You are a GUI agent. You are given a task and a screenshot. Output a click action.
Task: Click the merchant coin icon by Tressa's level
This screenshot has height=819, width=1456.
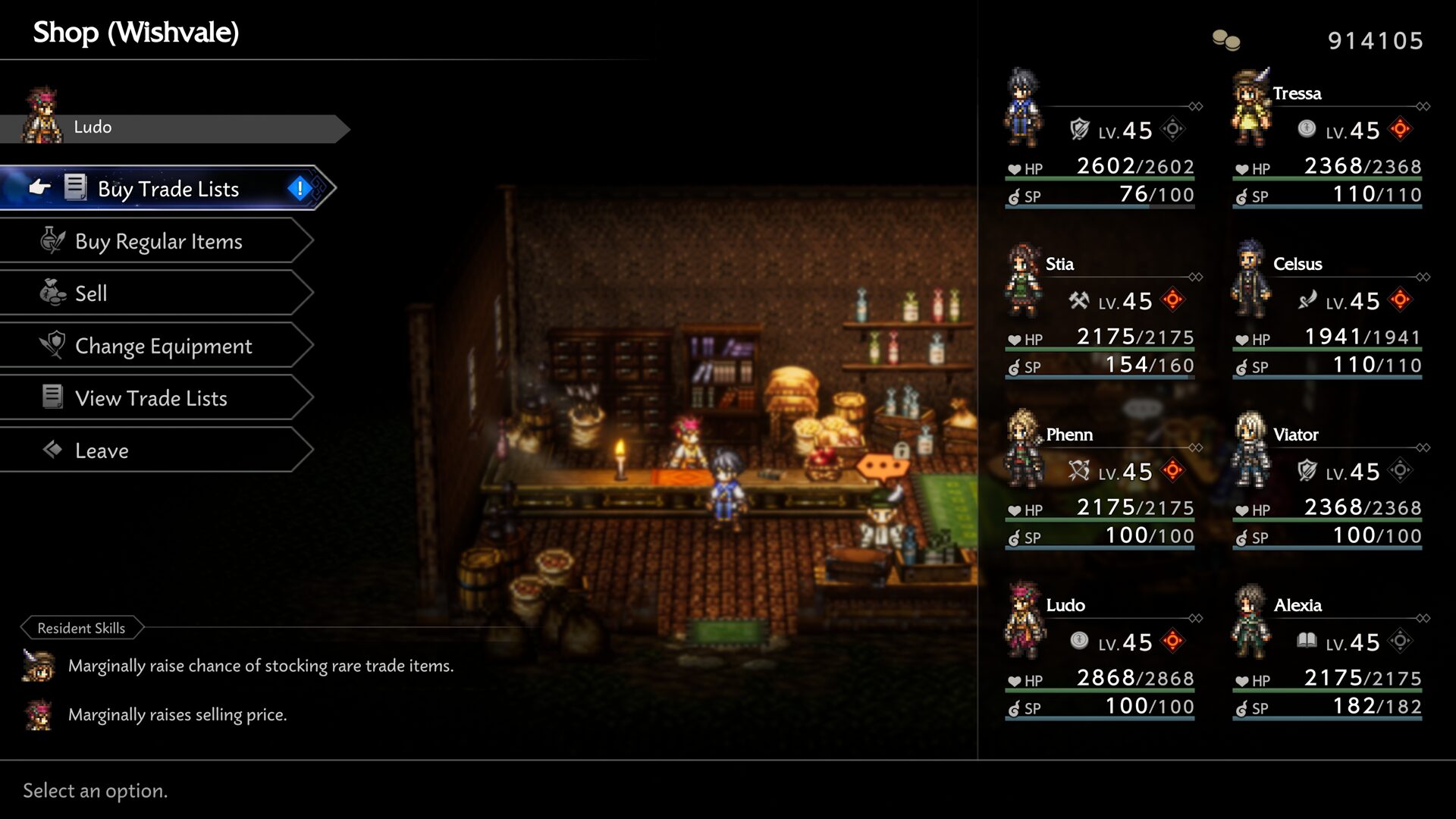click(x=1306, y=129)
